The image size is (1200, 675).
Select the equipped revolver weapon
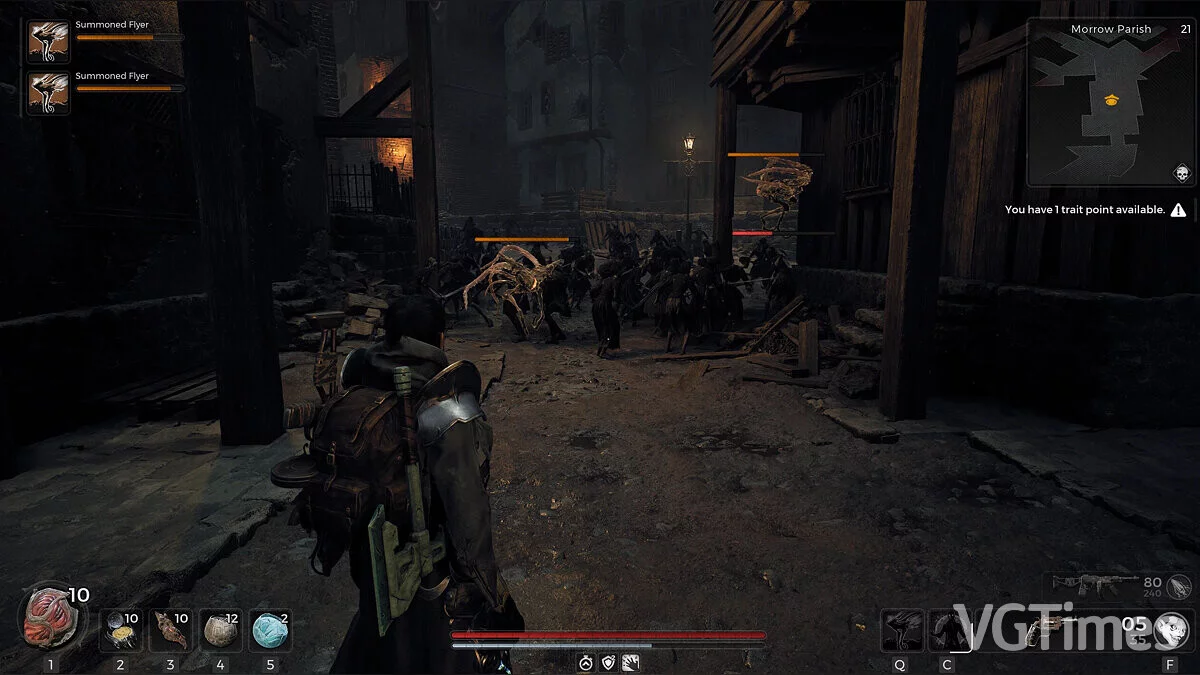click(x=1042, y=631)
